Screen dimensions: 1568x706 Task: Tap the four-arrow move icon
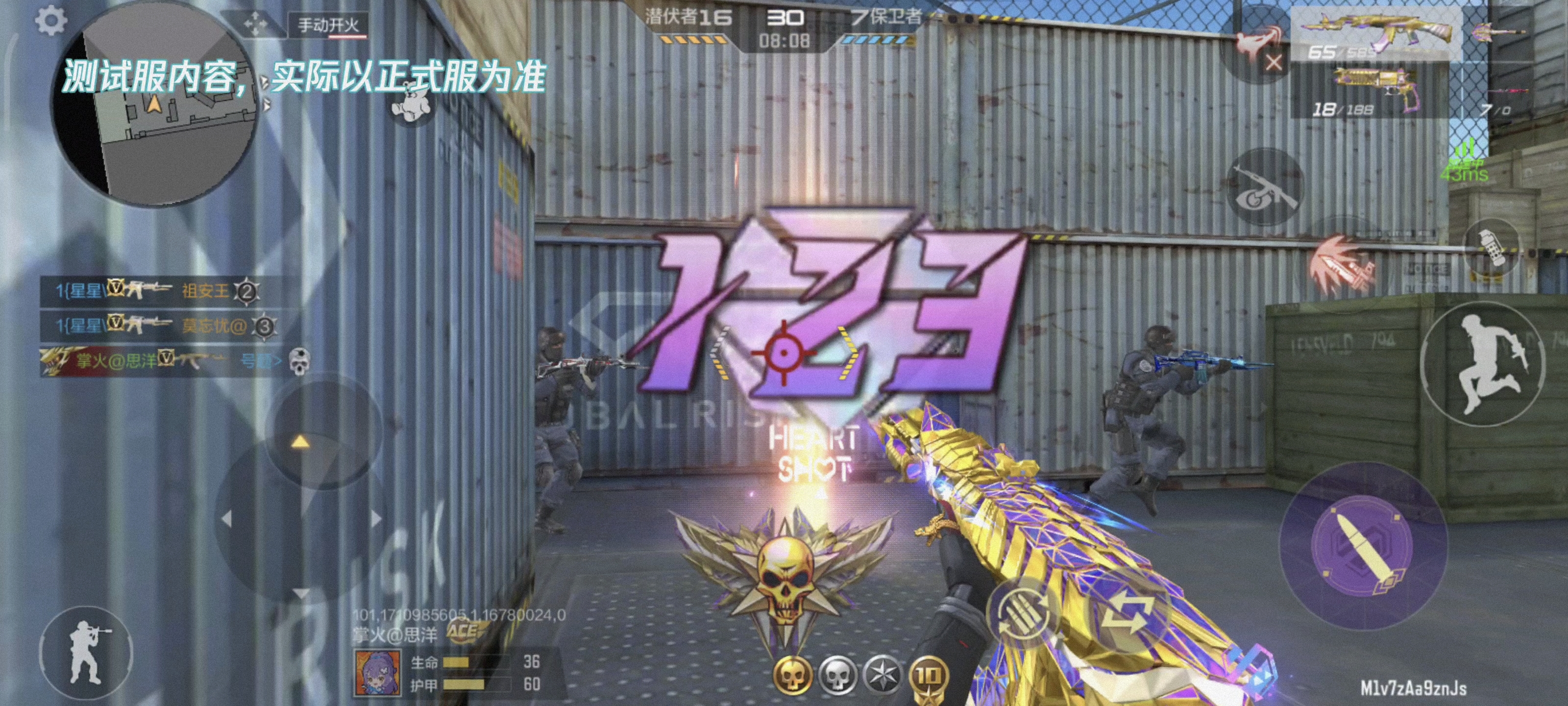tap(255, 25)
